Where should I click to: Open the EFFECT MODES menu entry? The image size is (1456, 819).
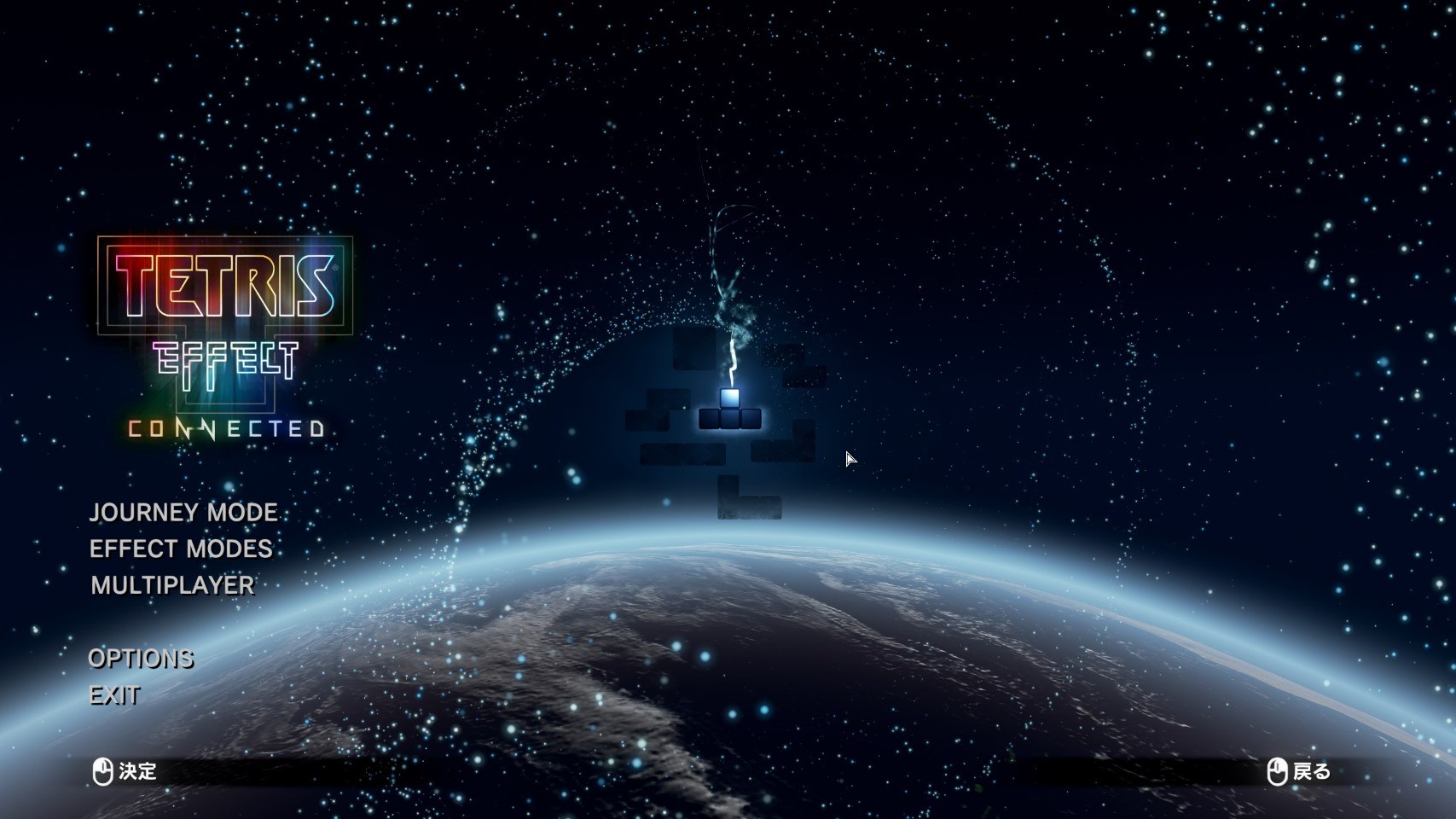tap(181, 549)
